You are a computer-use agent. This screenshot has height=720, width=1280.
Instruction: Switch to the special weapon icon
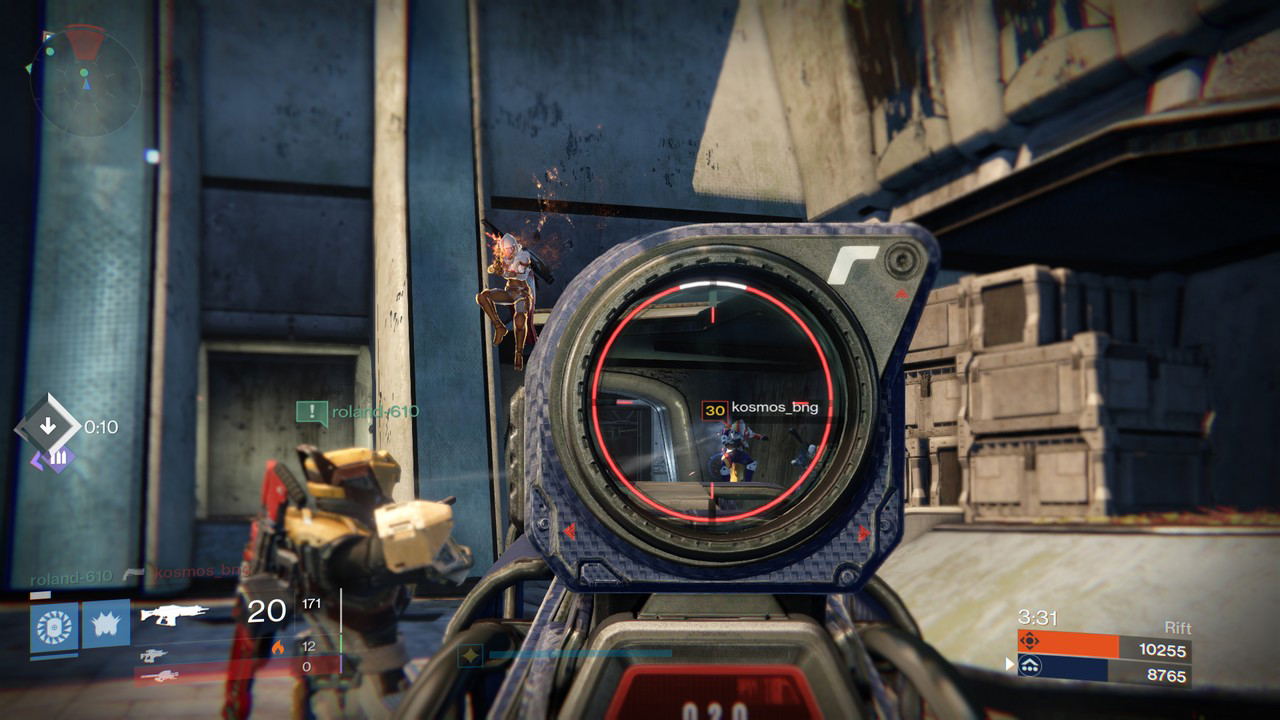[153, 655]
